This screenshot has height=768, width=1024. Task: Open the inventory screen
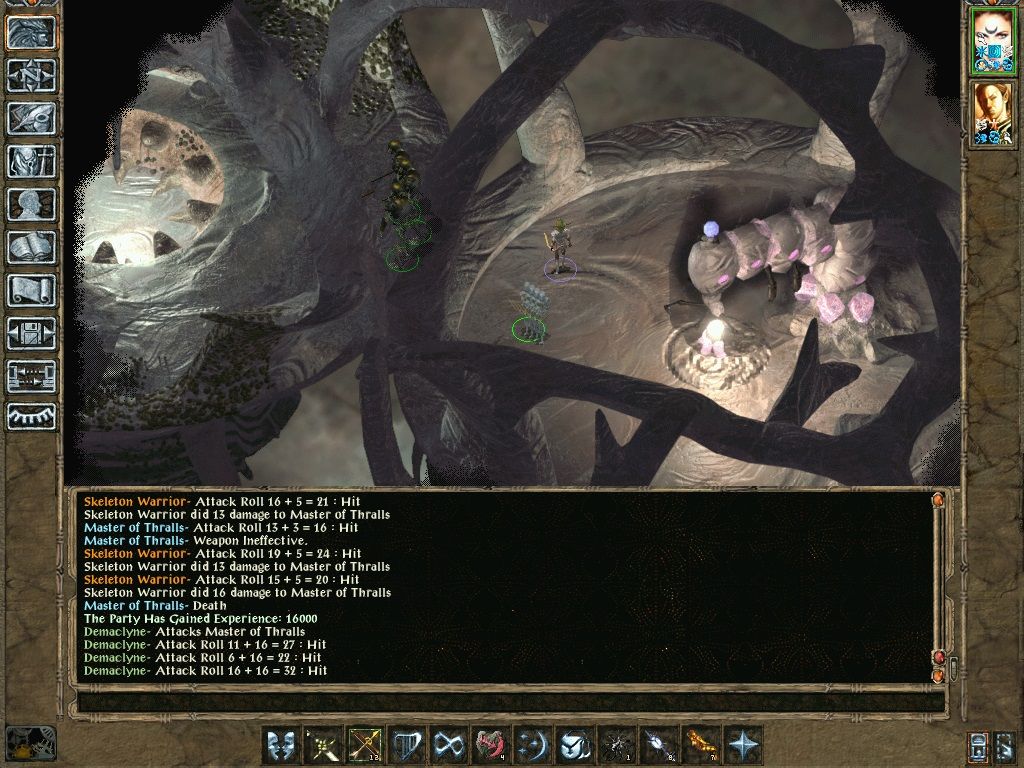click(31, 161)
